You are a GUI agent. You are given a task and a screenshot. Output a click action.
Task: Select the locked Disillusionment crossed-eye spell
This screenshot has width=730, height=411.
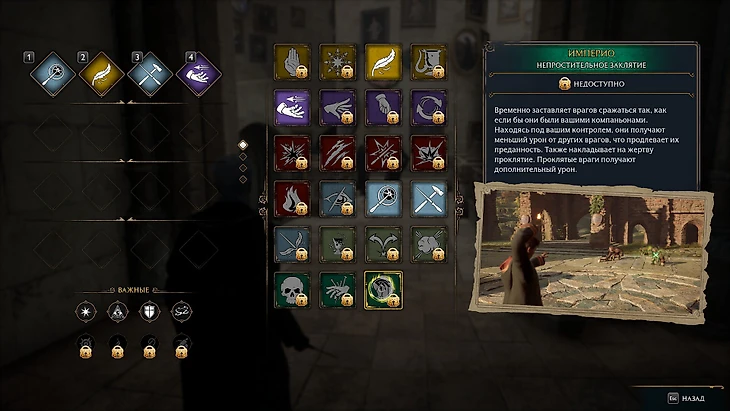337,198
